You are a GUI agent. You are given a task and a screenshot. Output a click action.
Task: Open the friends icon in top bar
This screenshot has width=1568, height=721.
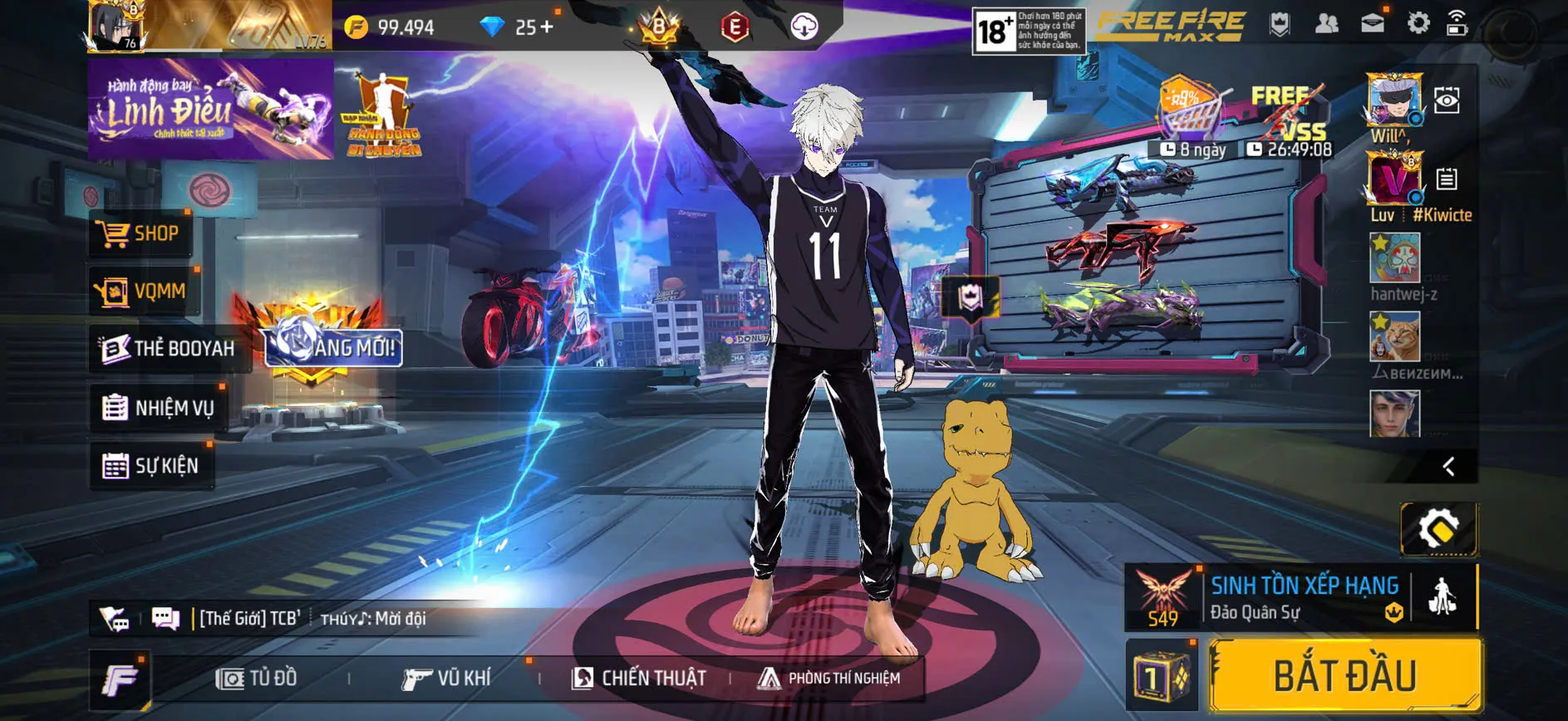point(1326,23)
